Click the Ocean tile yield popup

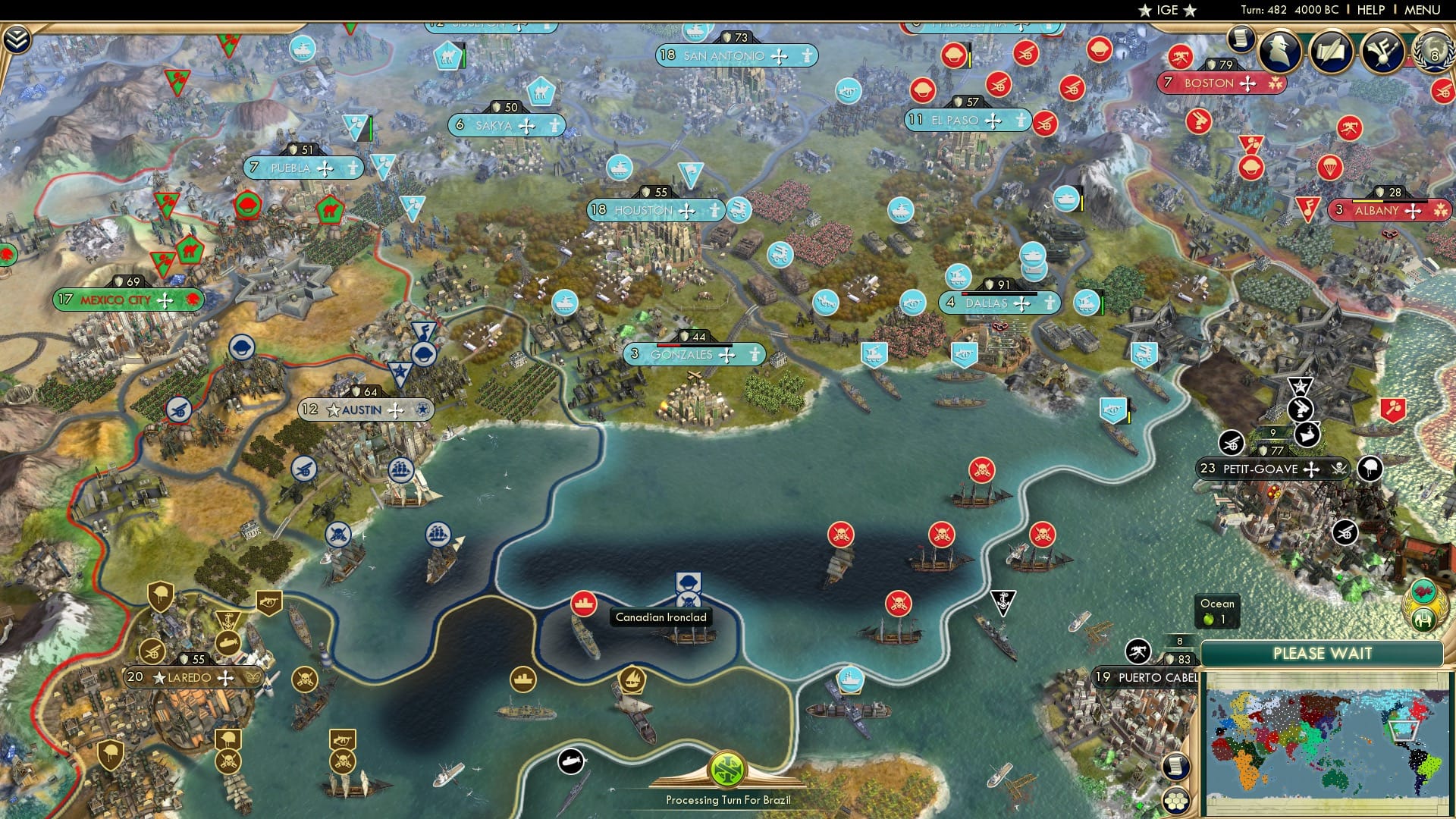click(1216, 610)
